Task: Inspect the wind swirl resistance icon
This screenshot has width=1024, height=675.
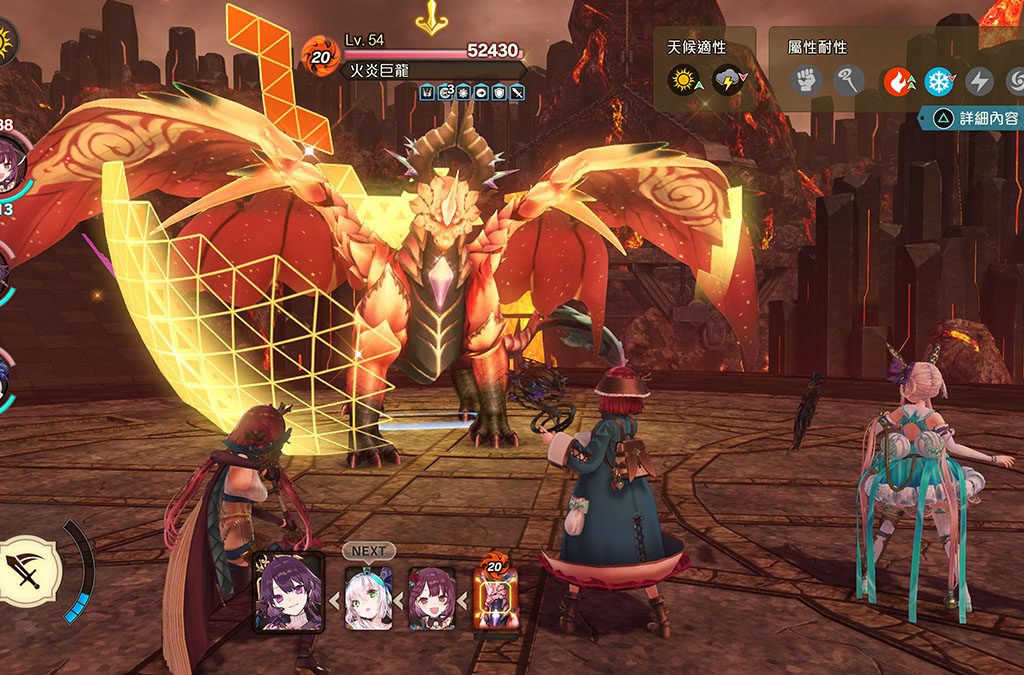Action: click(1014, 79)
